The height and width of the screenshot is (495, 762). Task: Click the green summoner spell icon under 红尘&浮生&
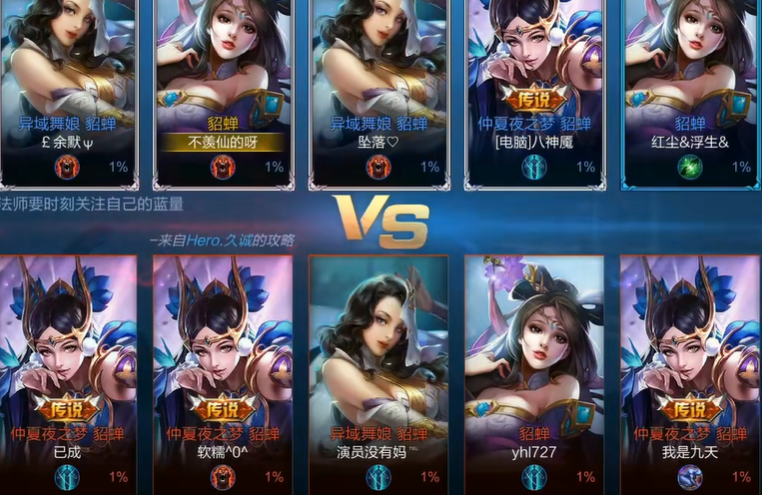click(x=690, y=166)
